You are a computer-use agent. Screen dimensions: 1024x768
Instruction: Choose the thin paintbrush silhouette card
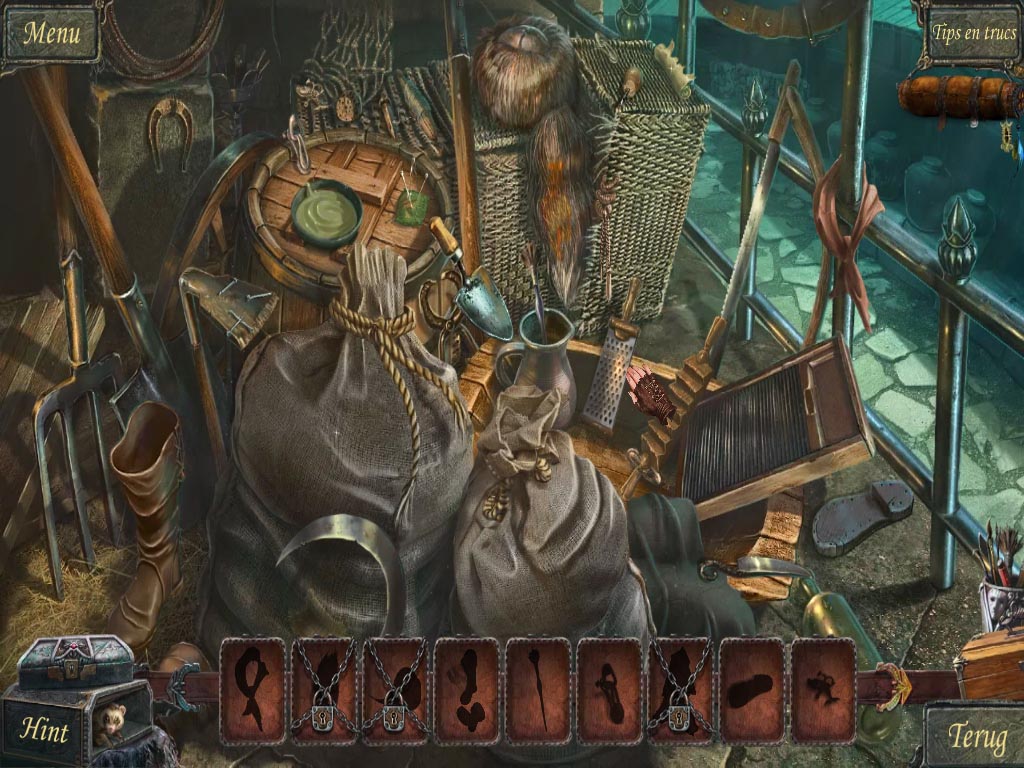pos(538,690)
